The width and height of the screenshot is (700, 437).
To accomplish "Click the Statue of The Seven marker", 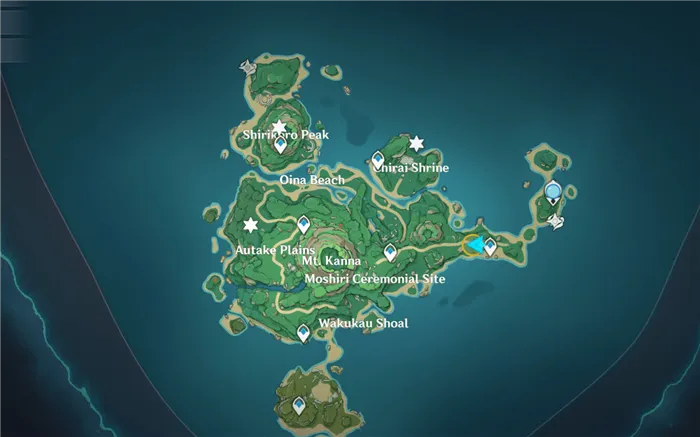I will point(553,191).
